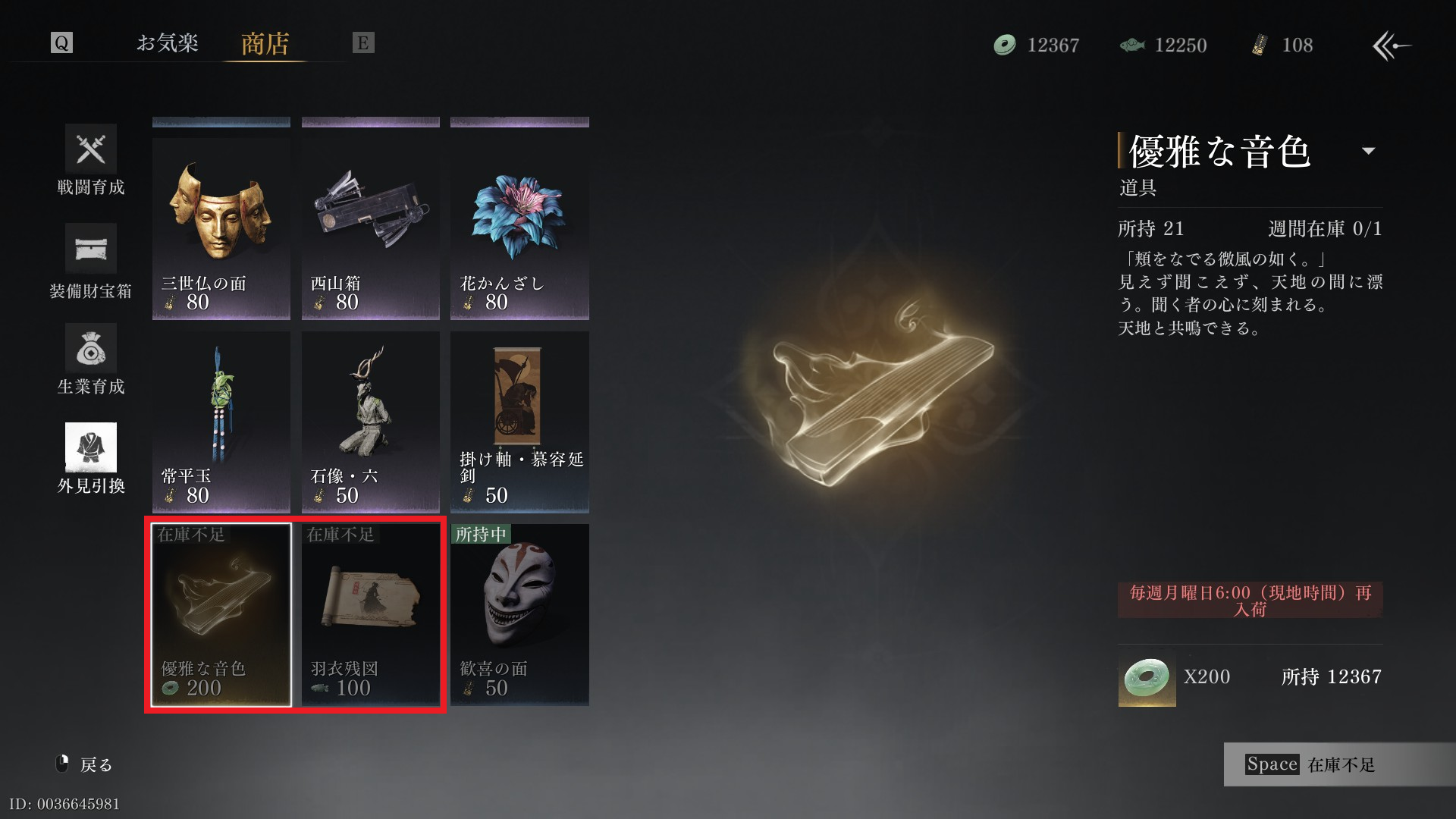Select the 三世仏の面 mask item

221,228
